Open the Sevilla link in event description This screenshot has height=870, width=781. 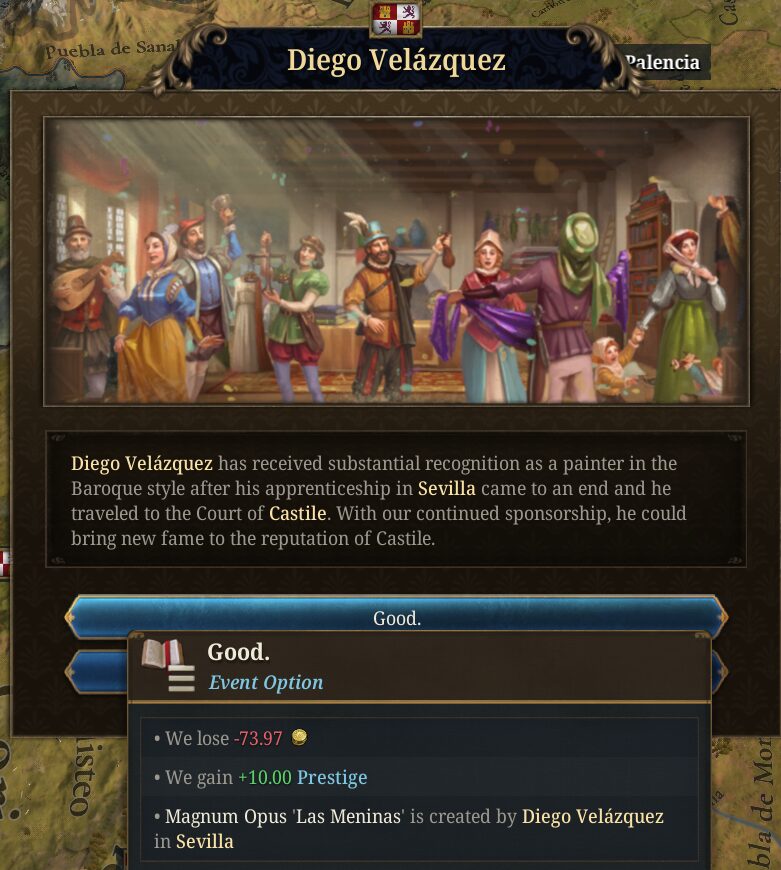click(446, 489)
